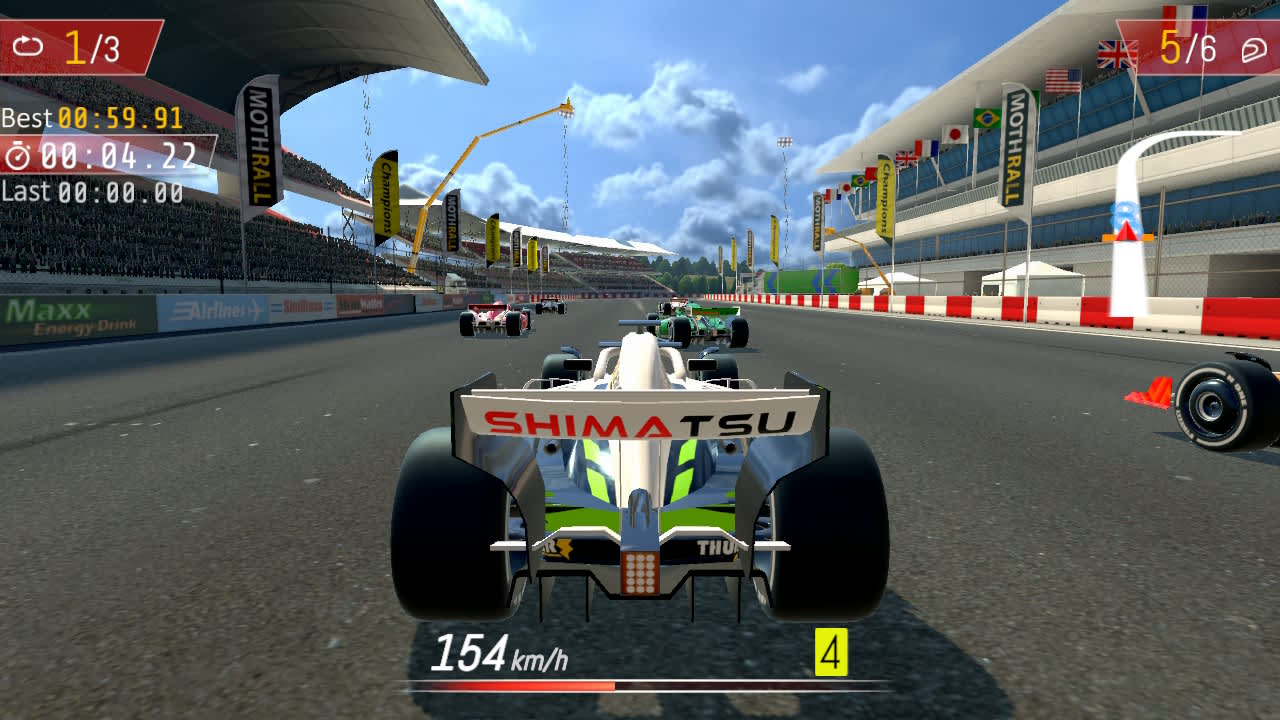Click the helmet icon next to the position counter
The image size is (1280, 720).
click(1253, 50)
